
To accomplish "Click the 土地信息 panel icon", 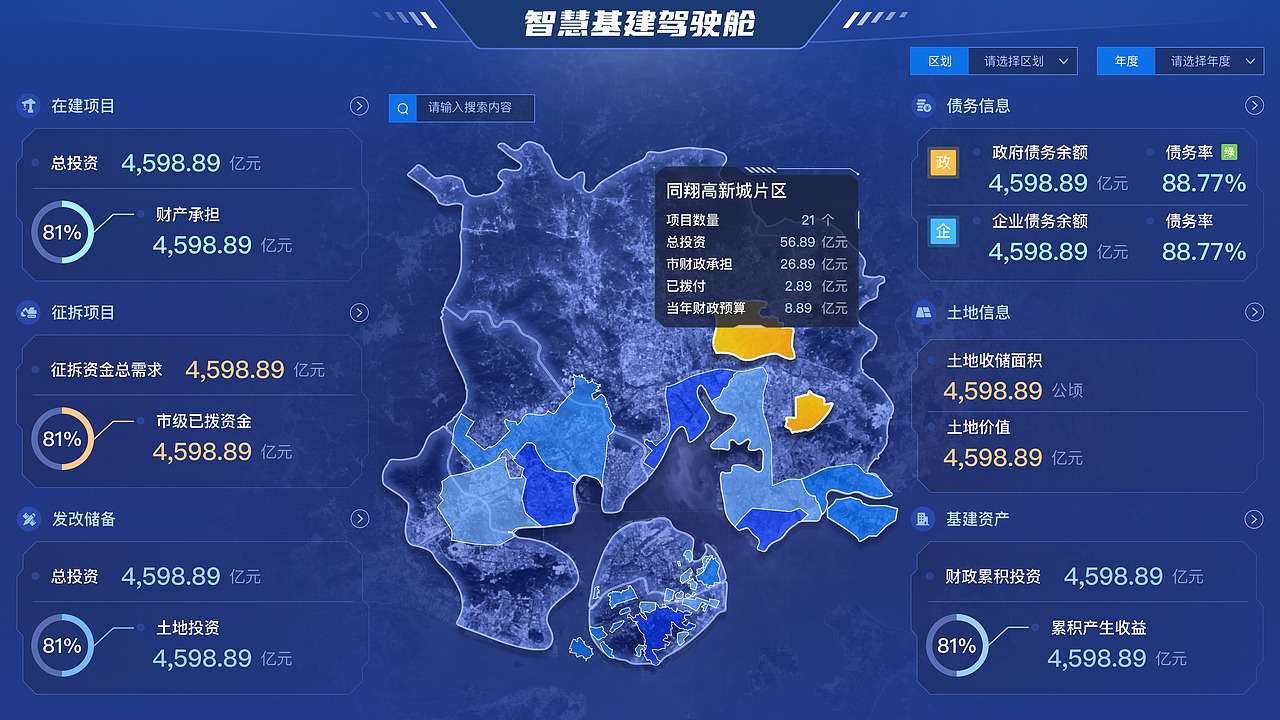I will click(923, 312).
